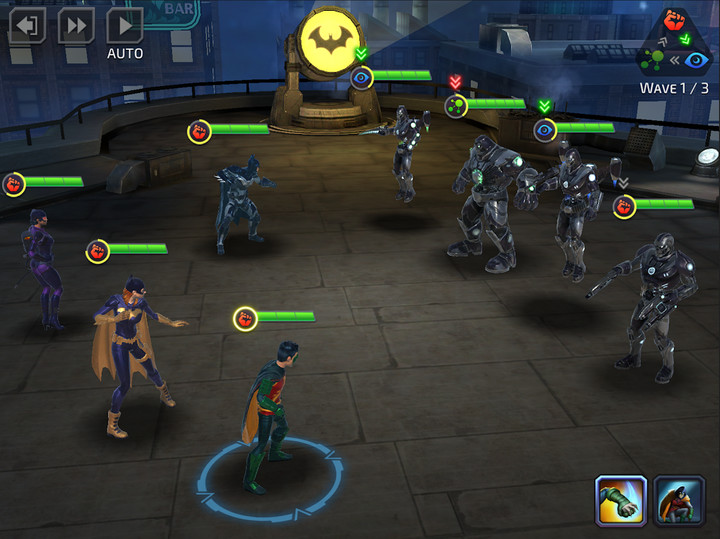Enable AUTO battle mode
720x539 pixels.
(125, 25)
